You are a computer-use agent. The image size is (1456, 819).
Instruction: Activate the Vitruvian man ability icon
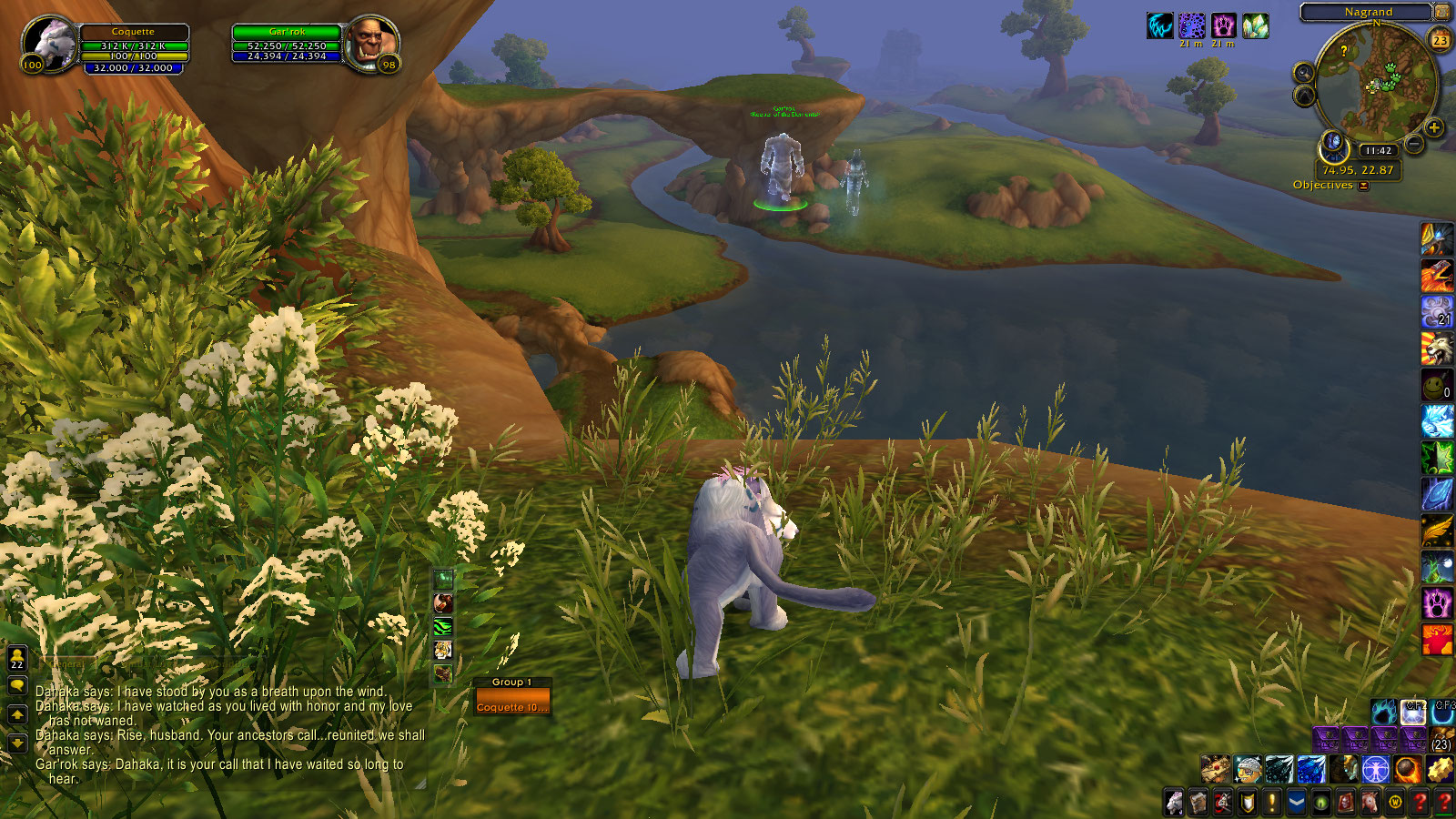coord(1375,770)
